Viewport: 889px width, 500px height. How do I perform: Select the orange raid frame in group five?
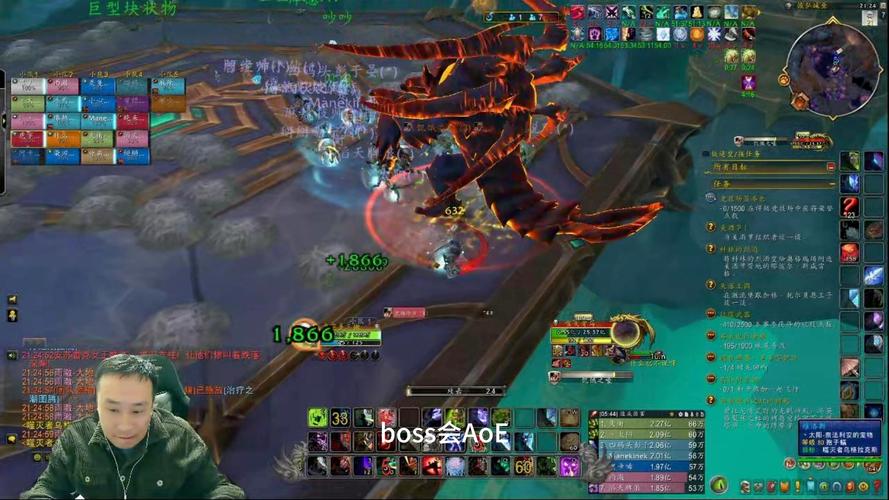(168, 102)
